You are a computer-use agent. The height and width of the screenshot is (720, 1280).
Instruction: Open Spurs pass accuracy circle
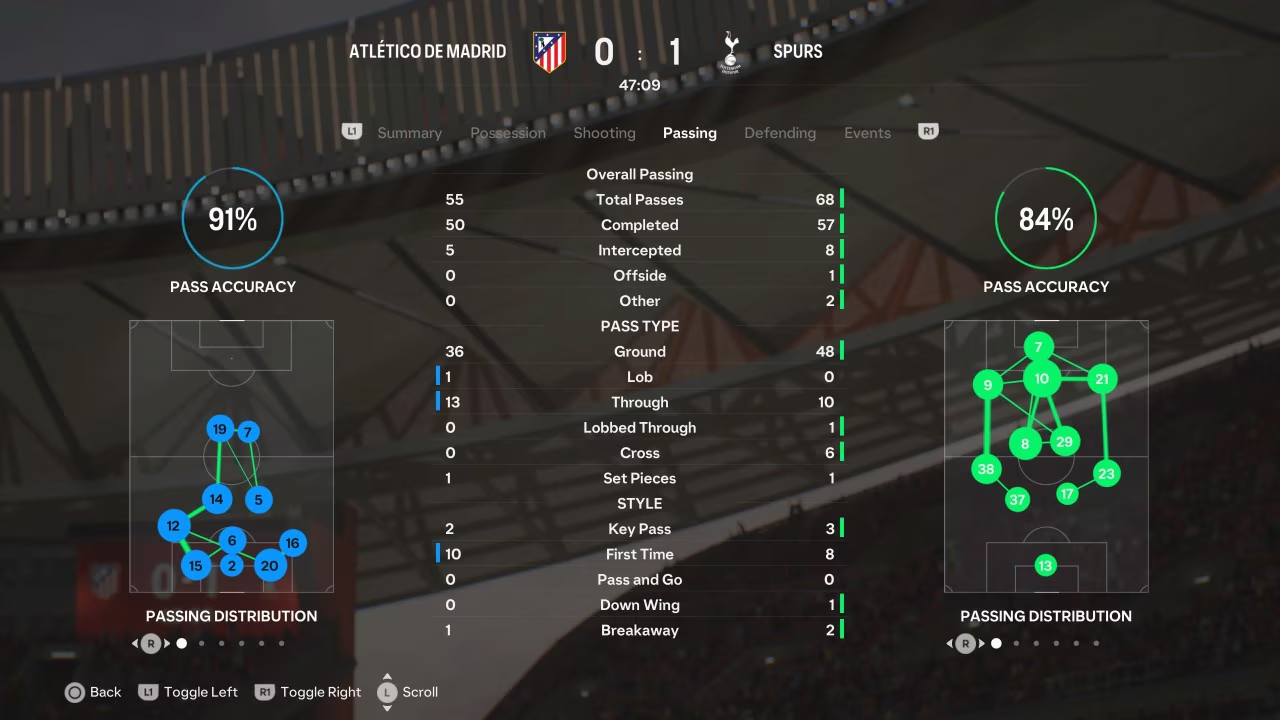coord(1046,219)
